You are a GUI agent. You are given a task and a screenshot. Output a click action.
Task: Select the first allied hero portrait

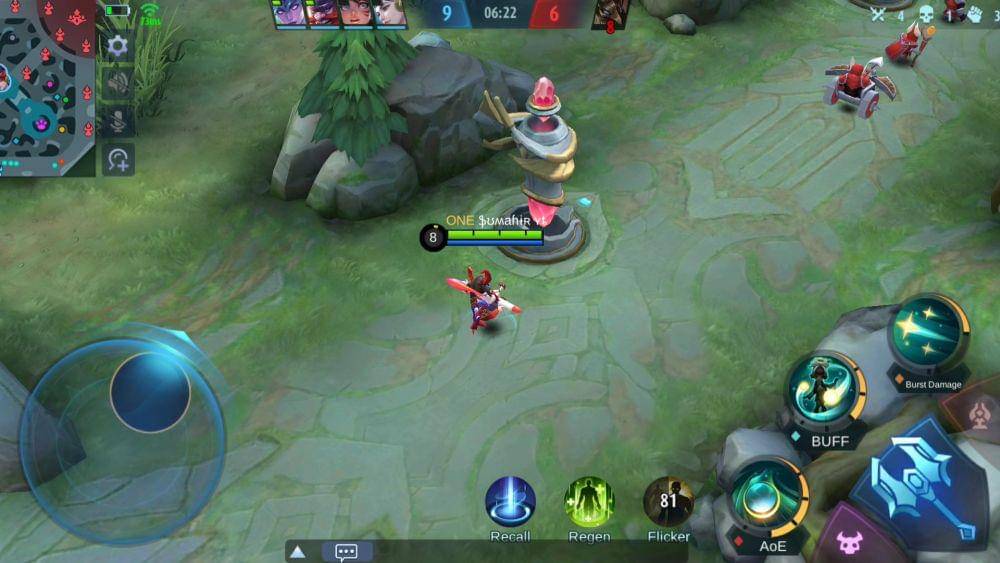pyautogui.click(x=288, y=13)
